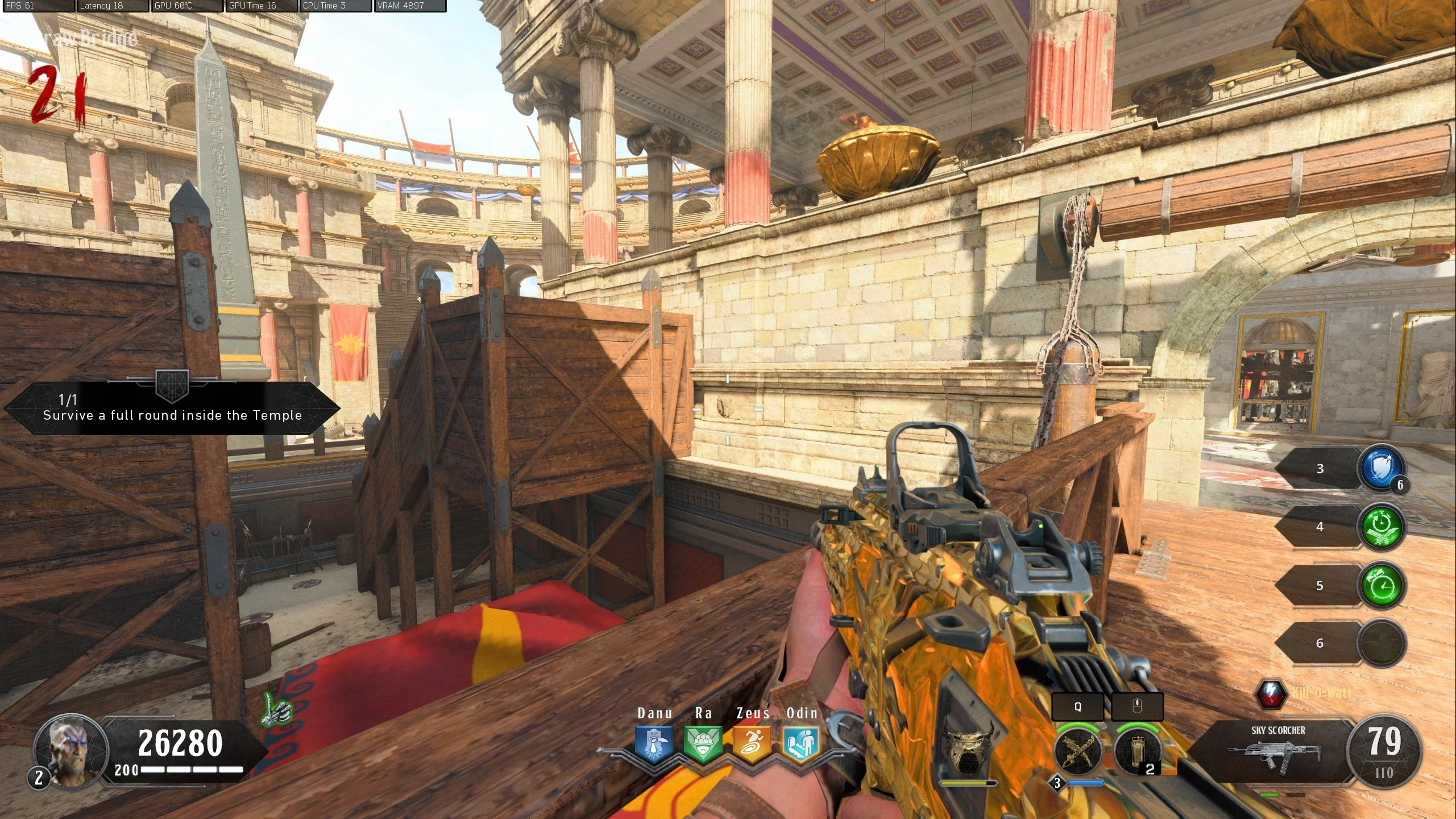Viewport: 1456px width, 819px height.
Task: Open the Temple survival challenge tracker
Action: pyautogui.click(x=172, y=408)
